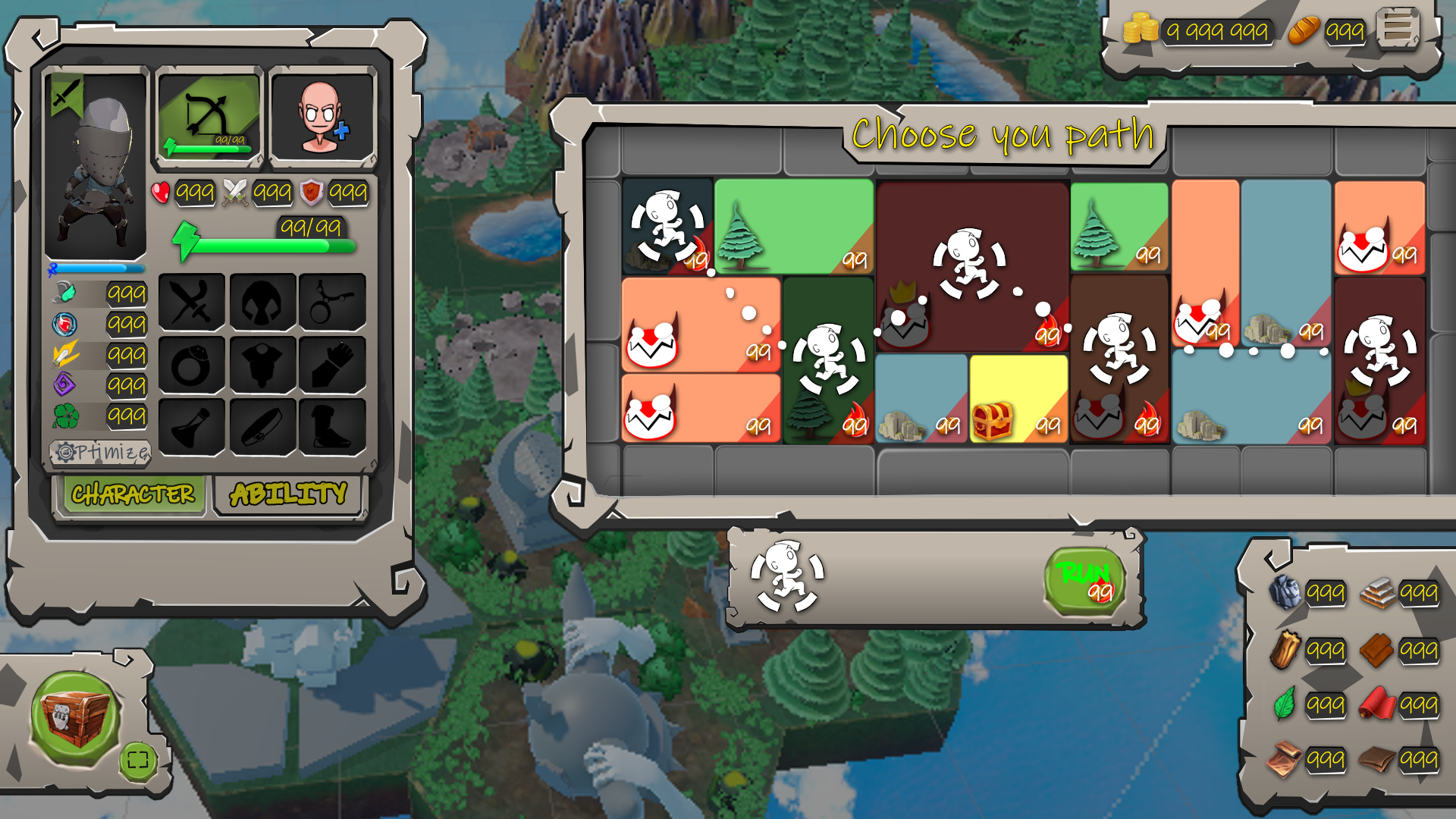
Task: Click the green RUN button
Action: pyautogui.click(x=1084, y=581)
